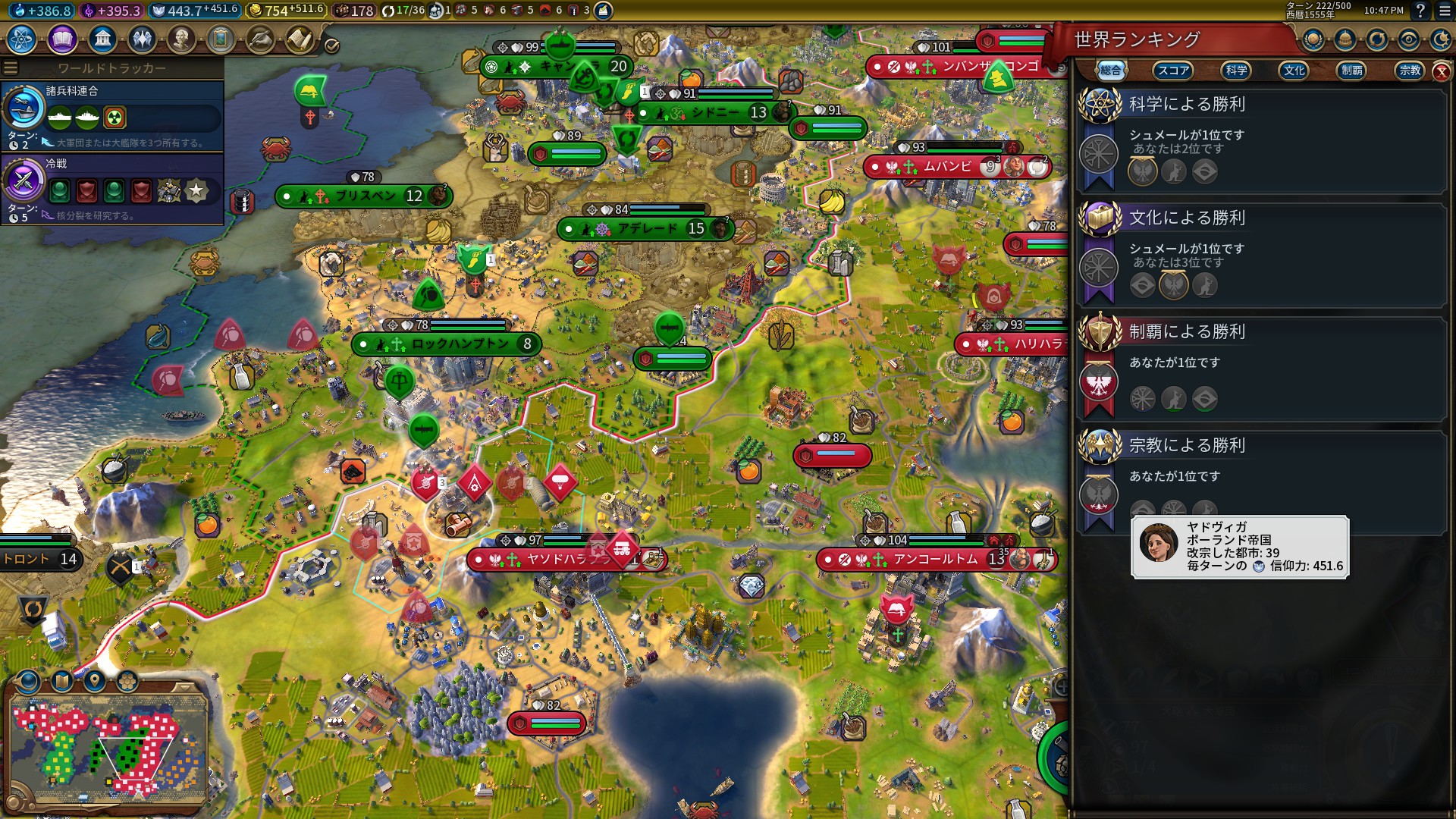Open the government building icon
The width and height of the screenshot is (1456, 819).
pyautogui.click(x=102, y=39)
